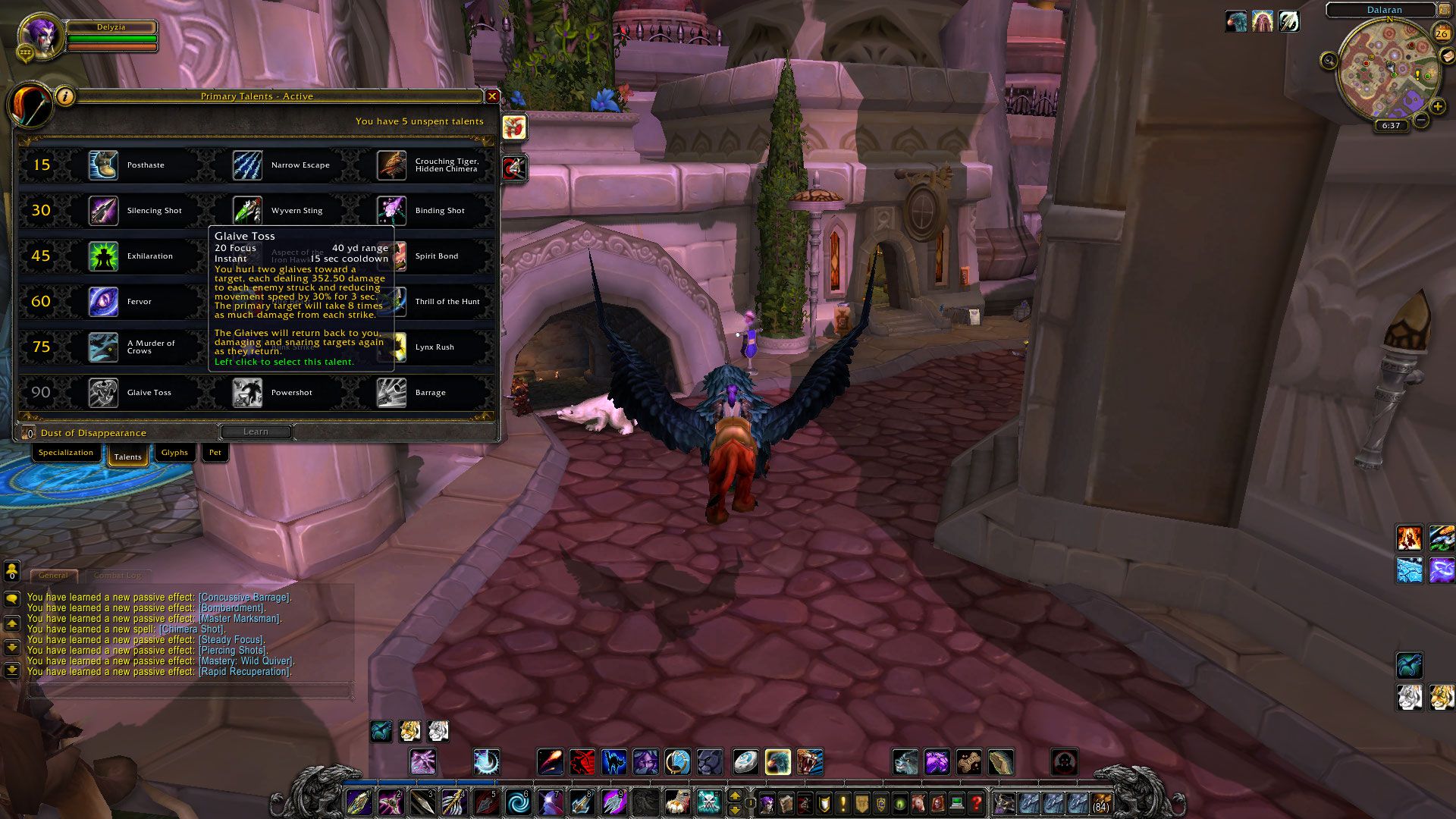Zoom out the minimap
Image resolution: width=1456 pixels, height=819 pixels.
tap(1421, 121)
